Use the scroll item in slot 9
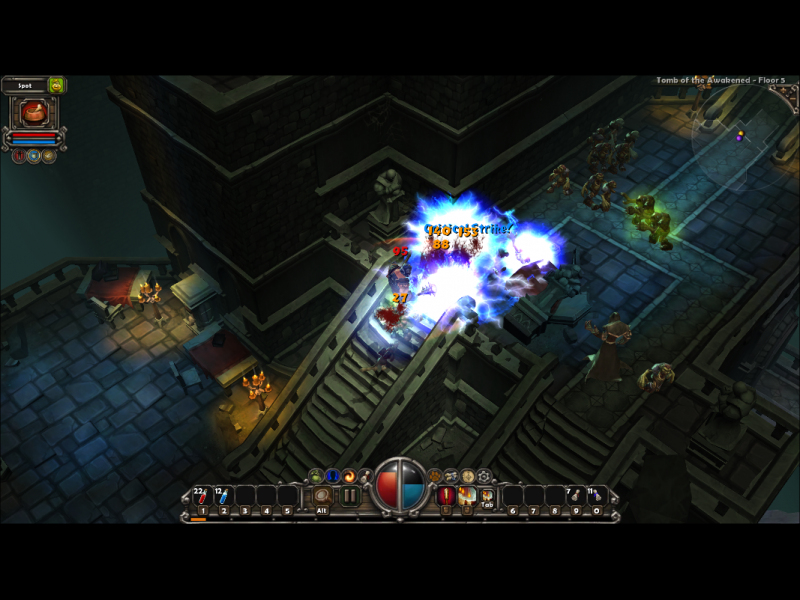The height and width of the screenshot is (600, 800). click(x=576, y=496)
